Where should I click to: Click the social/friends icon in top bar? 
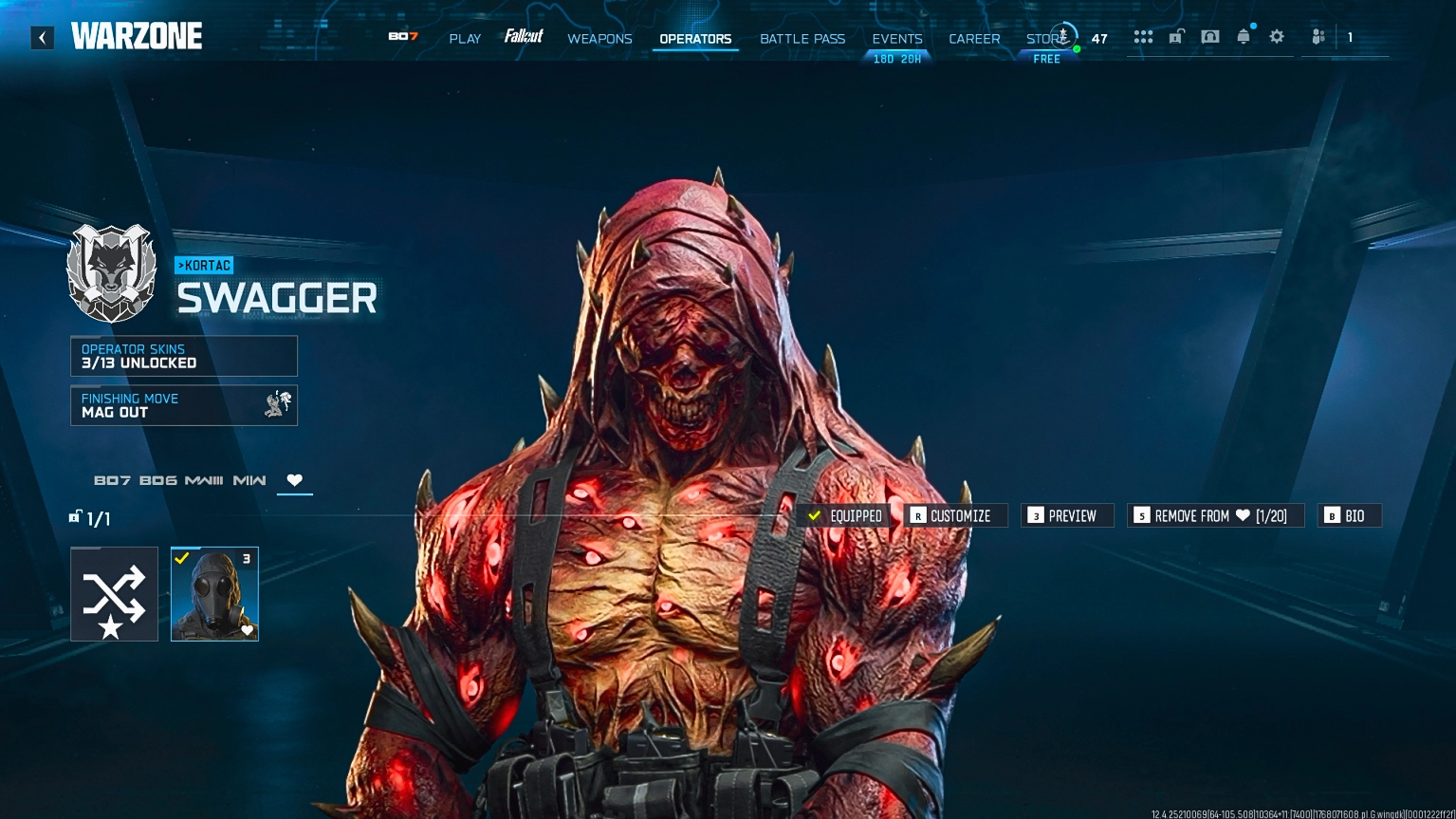pyautogui.click(x=1318, y=36)
